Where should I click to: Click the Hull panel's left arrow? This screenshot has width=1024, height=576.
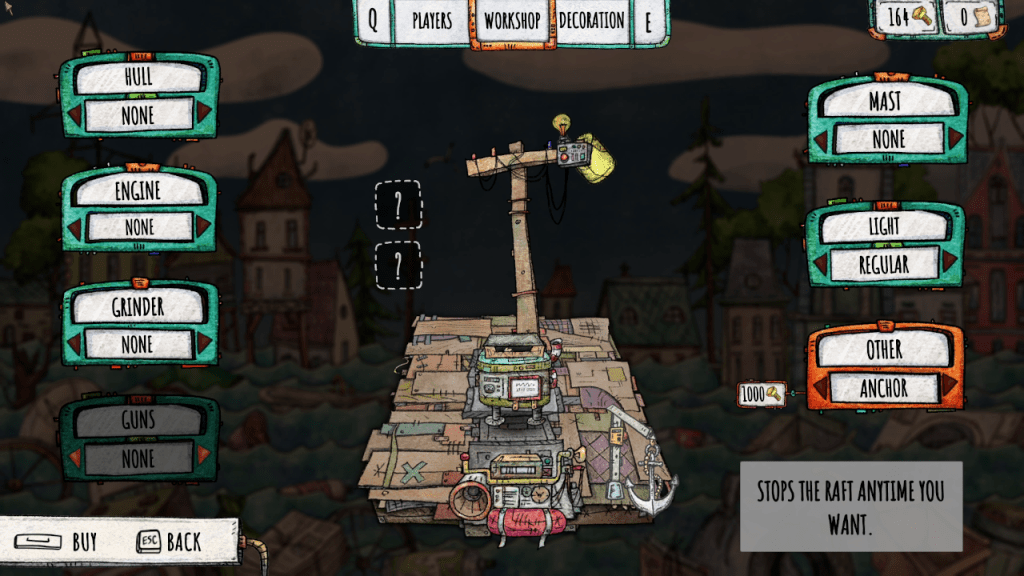tap(74, 116)
